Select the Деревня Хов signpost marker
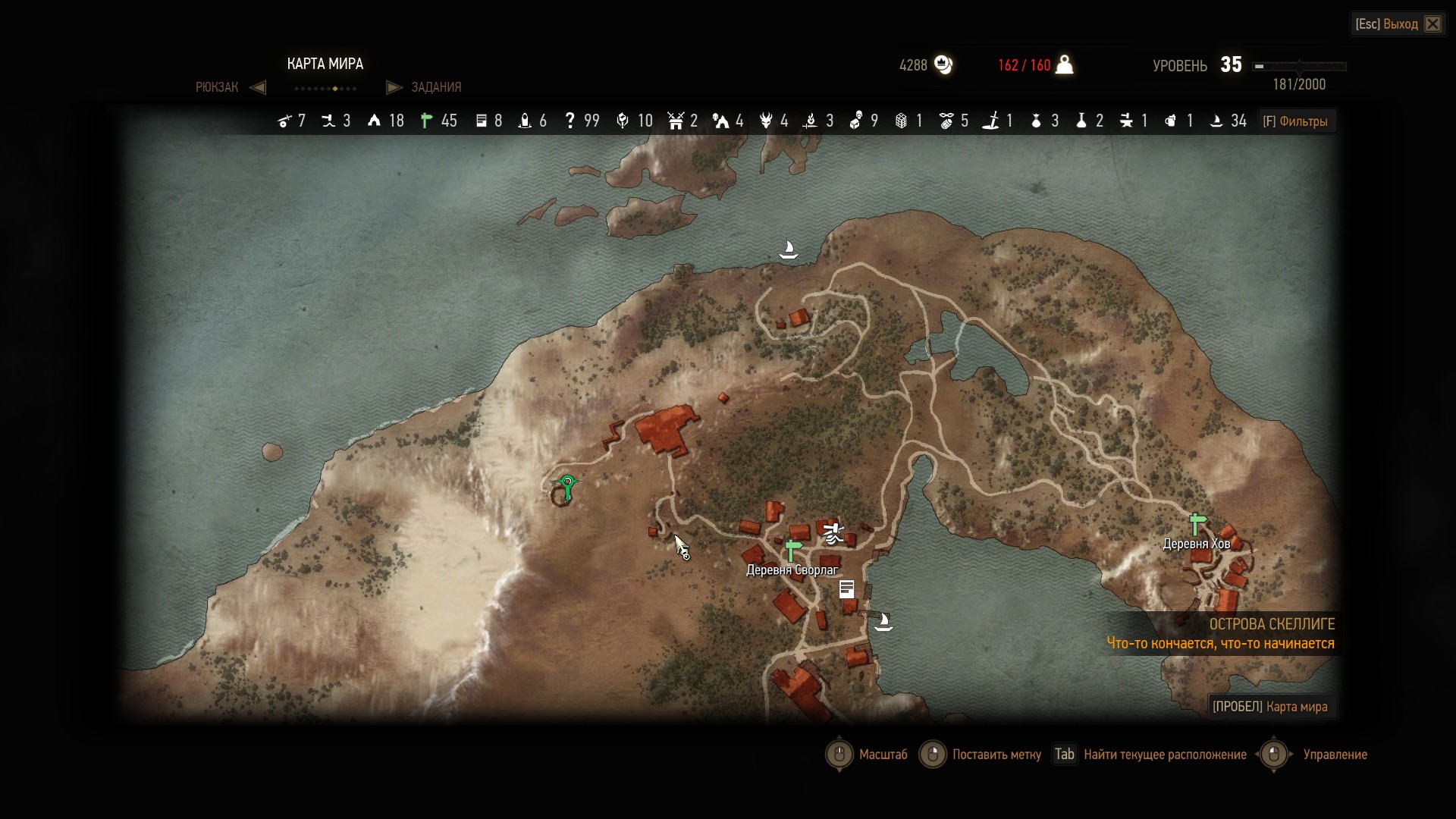This screenshot has width=1456, height=819. click(1197, 523)
